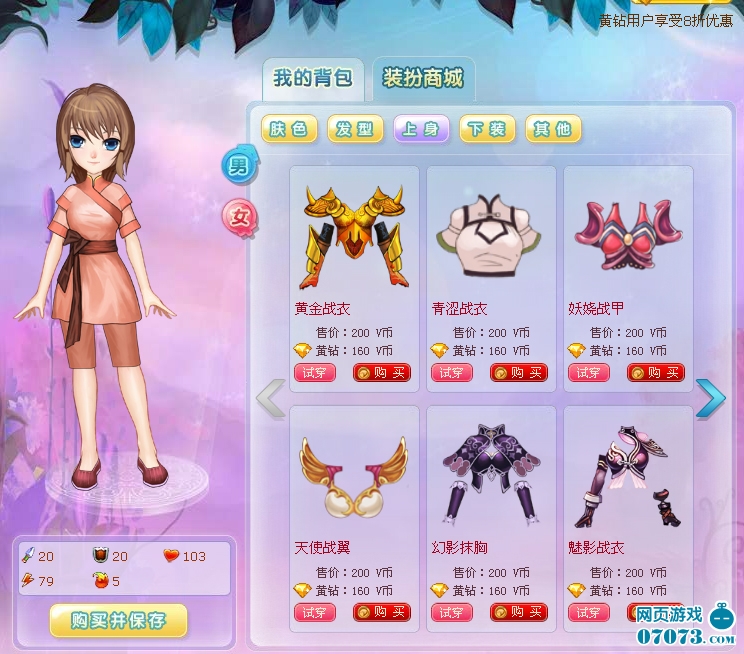Open the 其他 category
Image resolution: width=744 pixels, height=654 pixels.
coord(552,129)
